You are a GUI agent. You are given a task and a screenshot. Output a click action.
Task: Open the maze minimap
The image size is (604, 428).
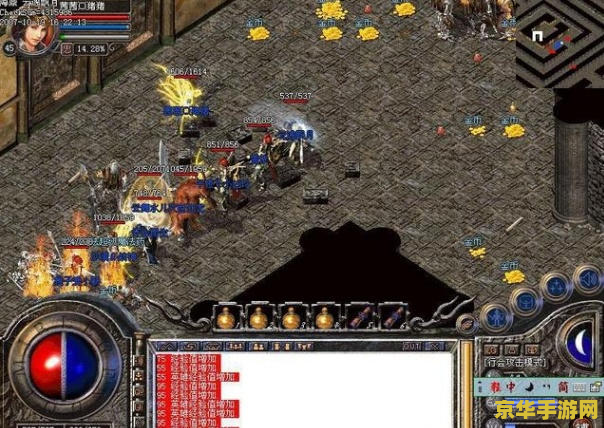coord(560,40)
